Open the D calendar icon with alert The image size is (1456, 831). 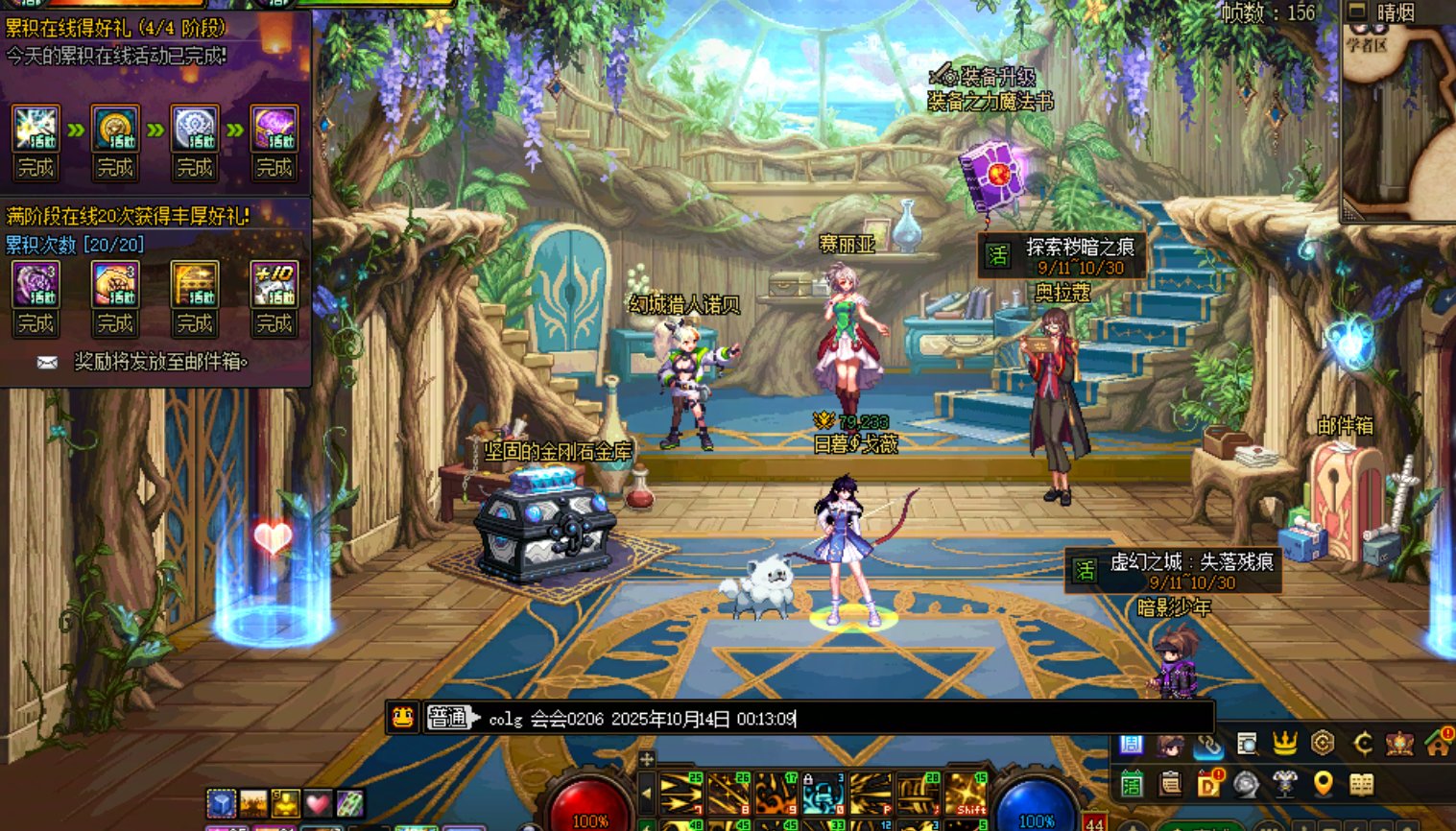coord(1208,785)
